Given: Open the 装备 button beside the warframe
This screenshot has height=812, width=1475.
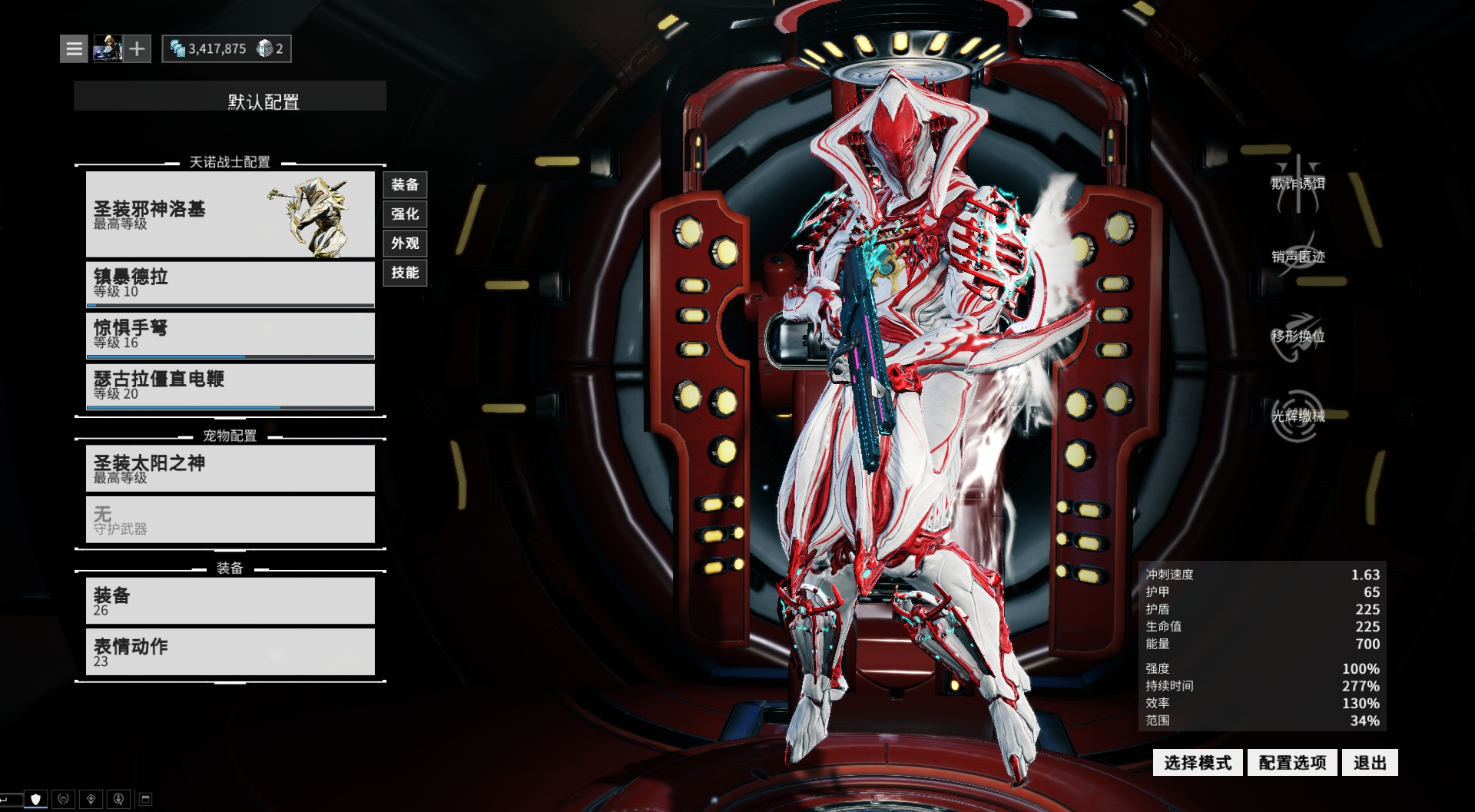Looking at the screenshot, I should click(x=405, y=185).
